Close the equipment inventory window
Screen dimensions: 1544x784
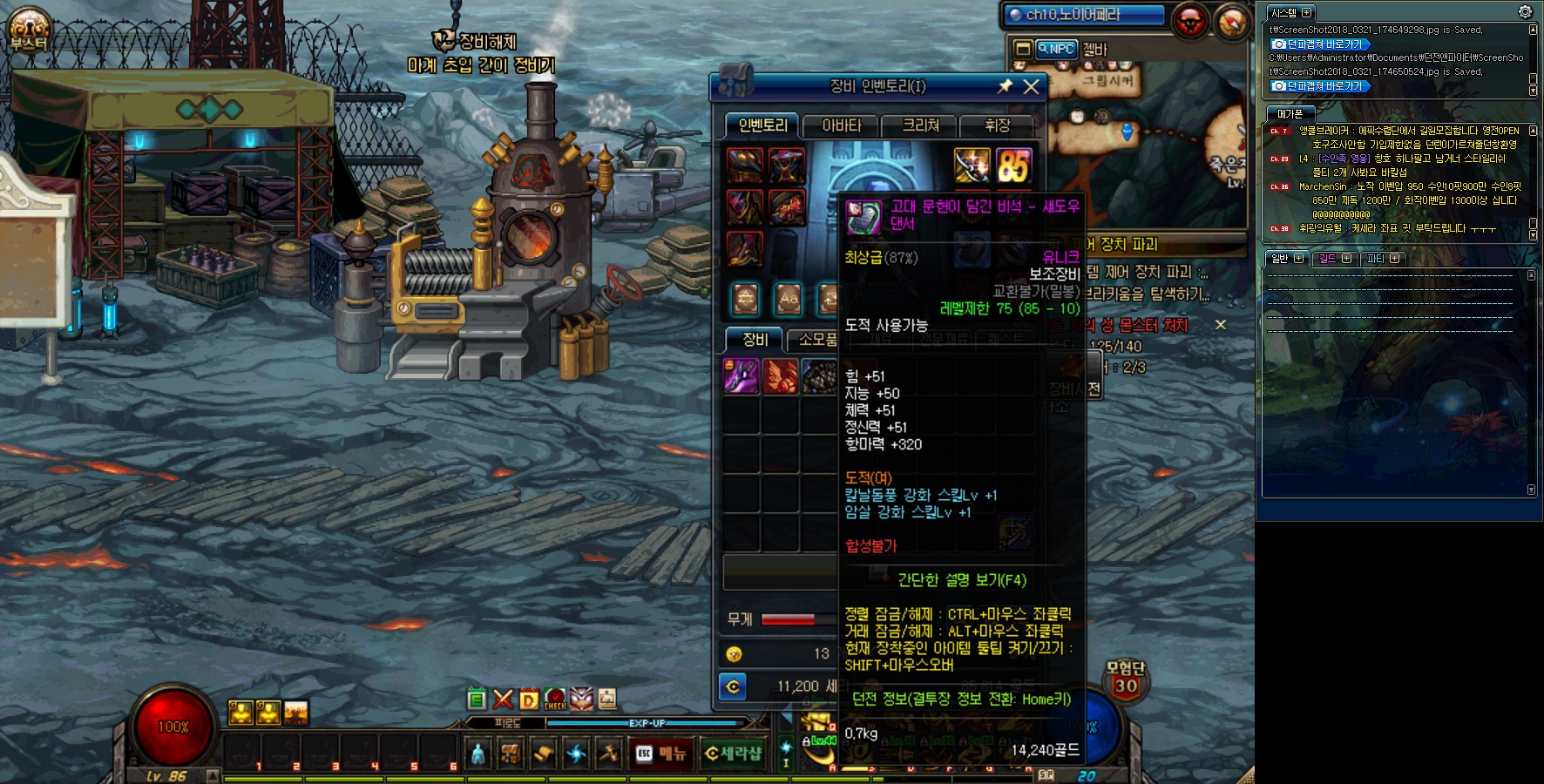tap(1031, 86)
